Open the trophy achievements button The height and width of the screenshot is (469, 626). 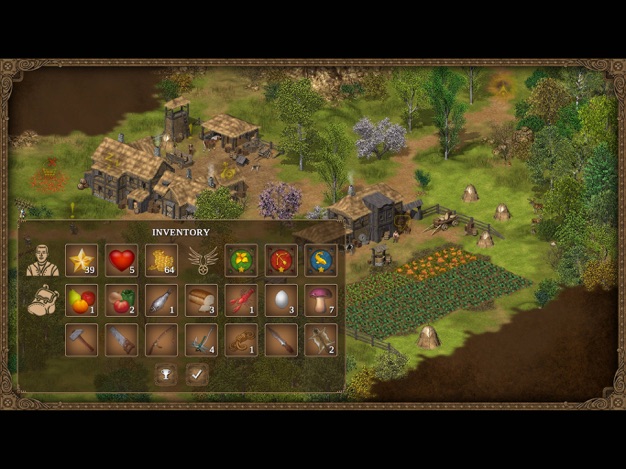[165, 375]
